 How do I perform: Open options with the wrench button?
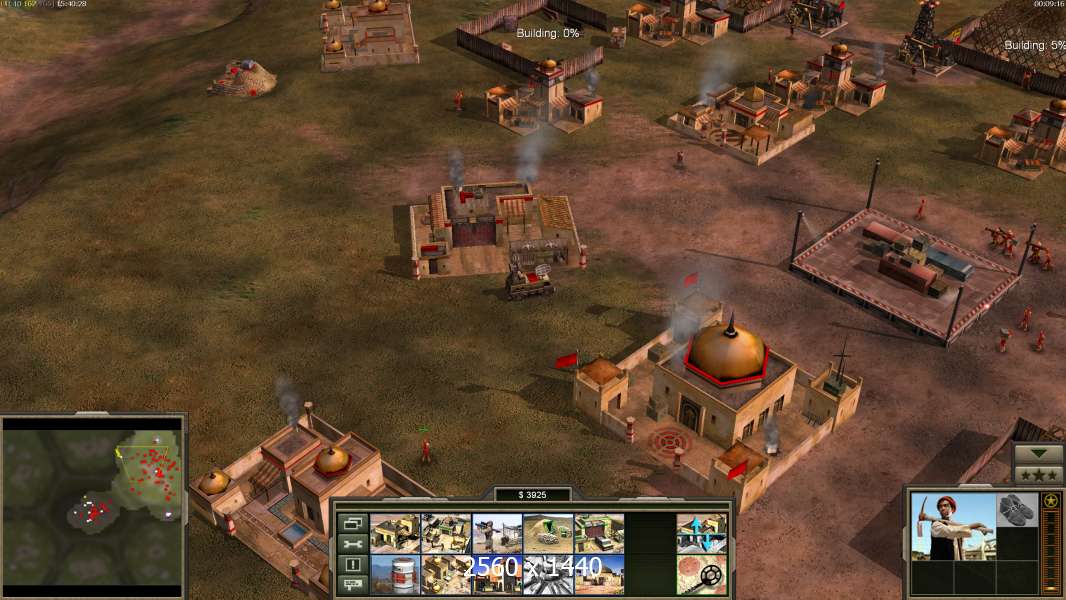point(351,544)
